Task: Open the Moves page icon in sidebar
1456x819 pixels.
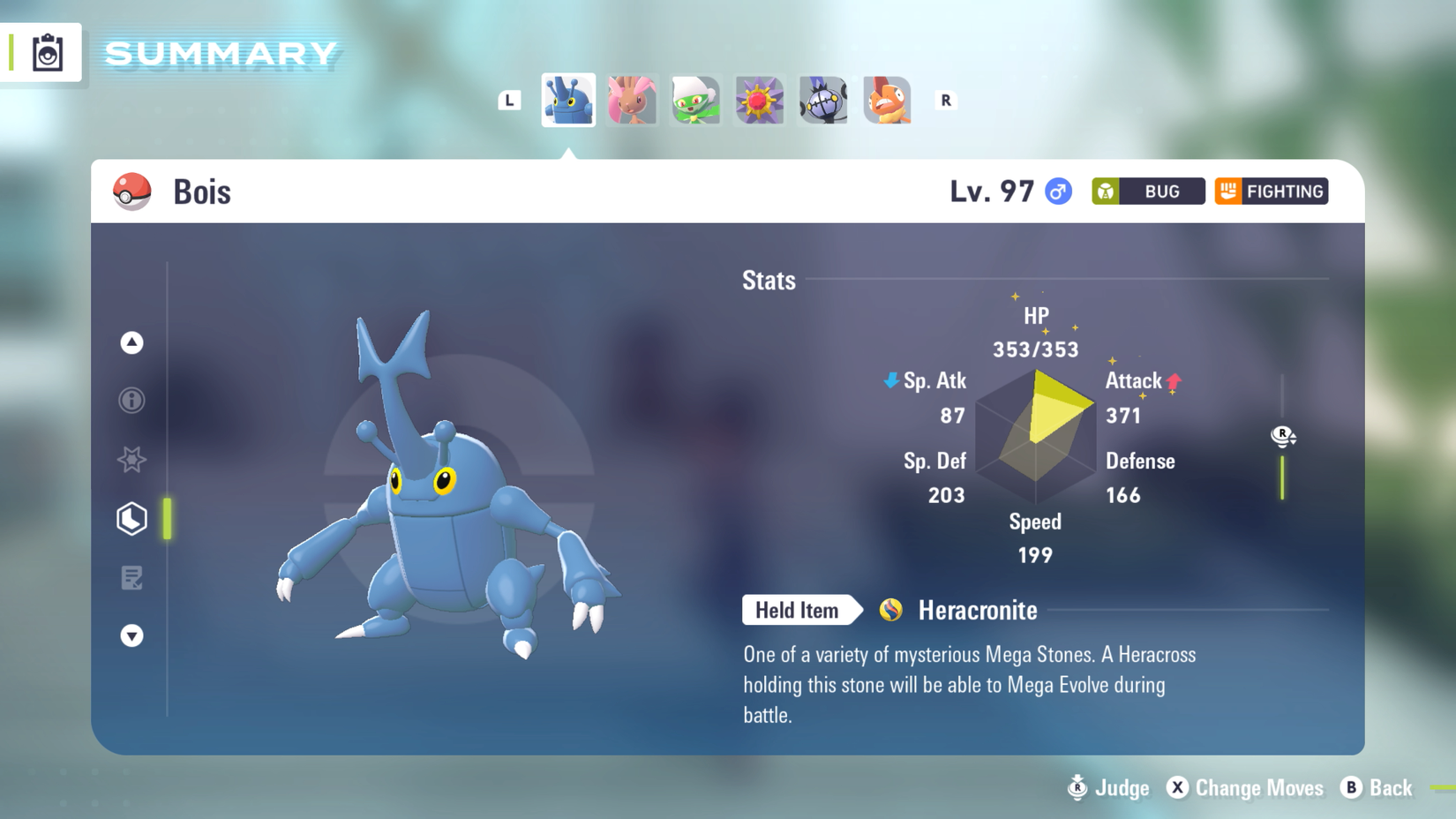Action: 131,578
